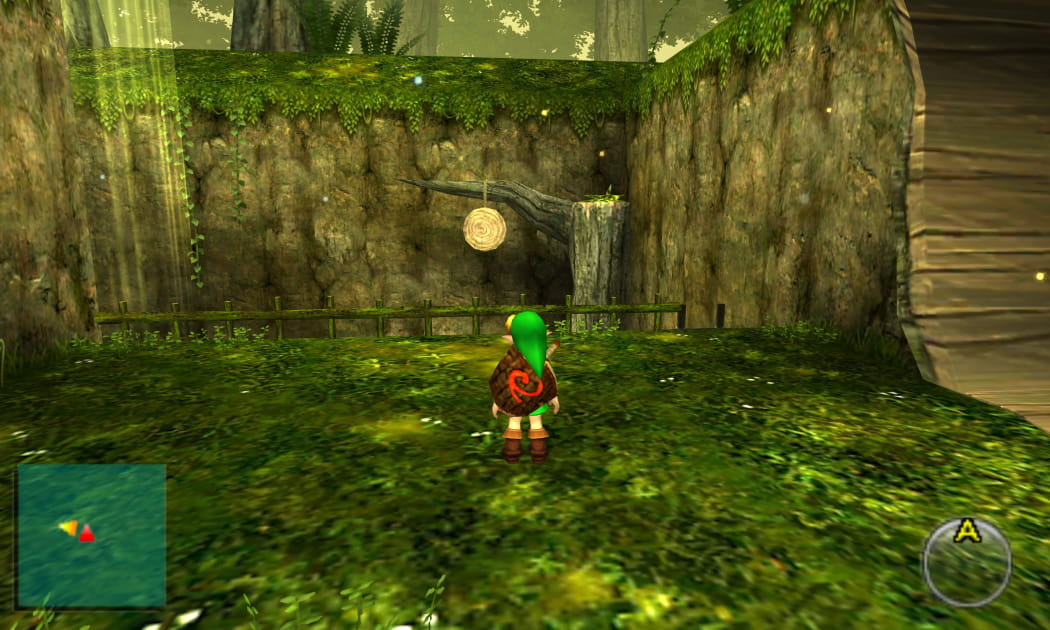This screenshot has height=630, width=1050.
Task: Select the yellow arrow marker on the minimap
Action: [68, 527]
